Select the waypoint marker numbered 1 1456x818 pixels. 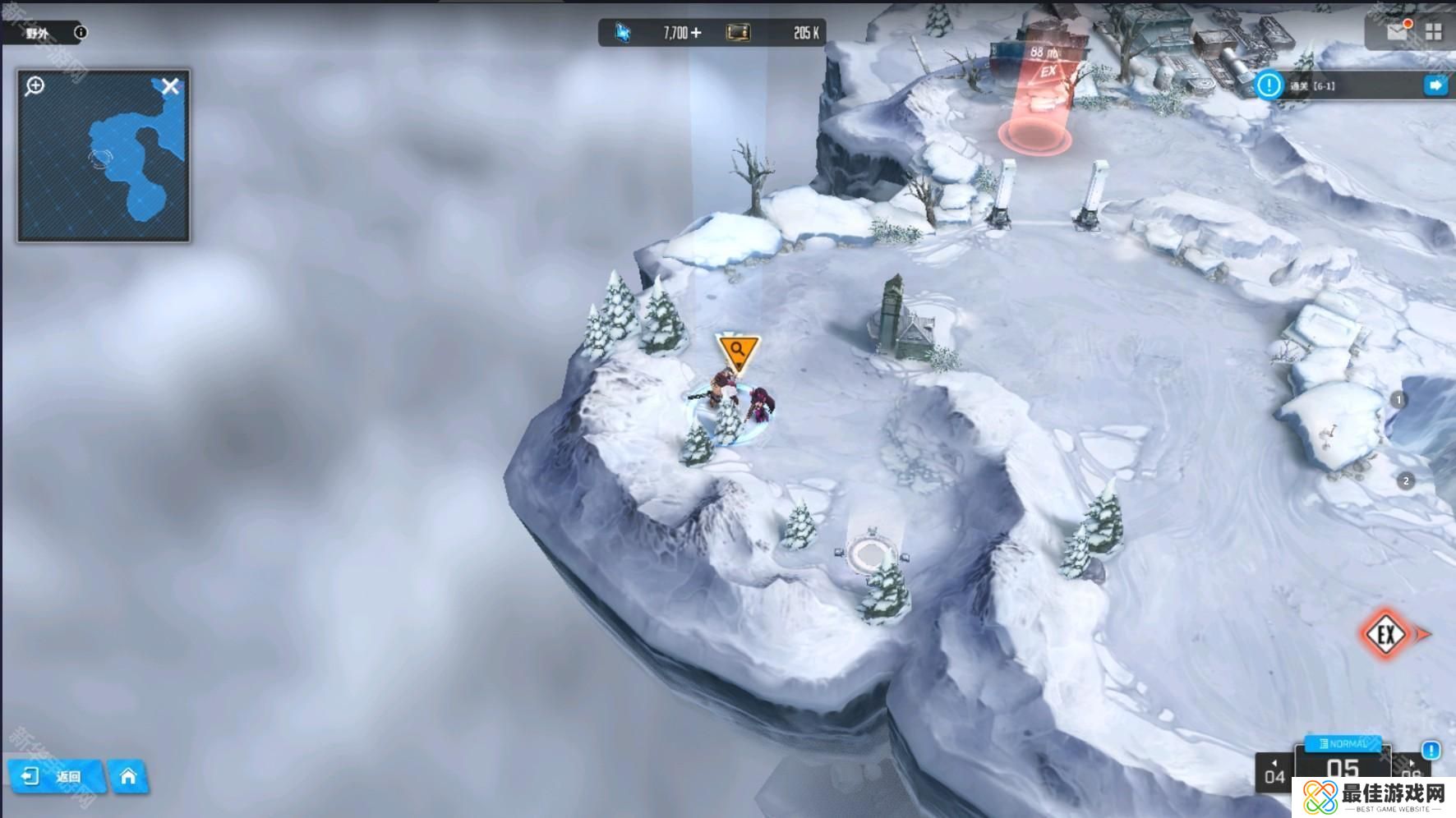[x=1398, y=400]
